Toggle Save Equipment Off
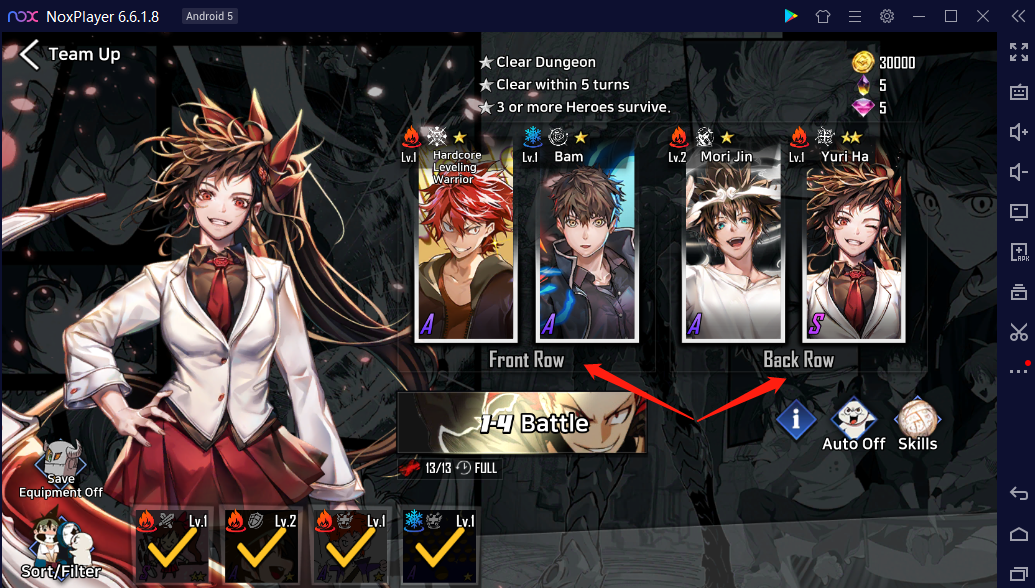The height and width of the screenshot is (588, 1035). click(x=61, y=470)
